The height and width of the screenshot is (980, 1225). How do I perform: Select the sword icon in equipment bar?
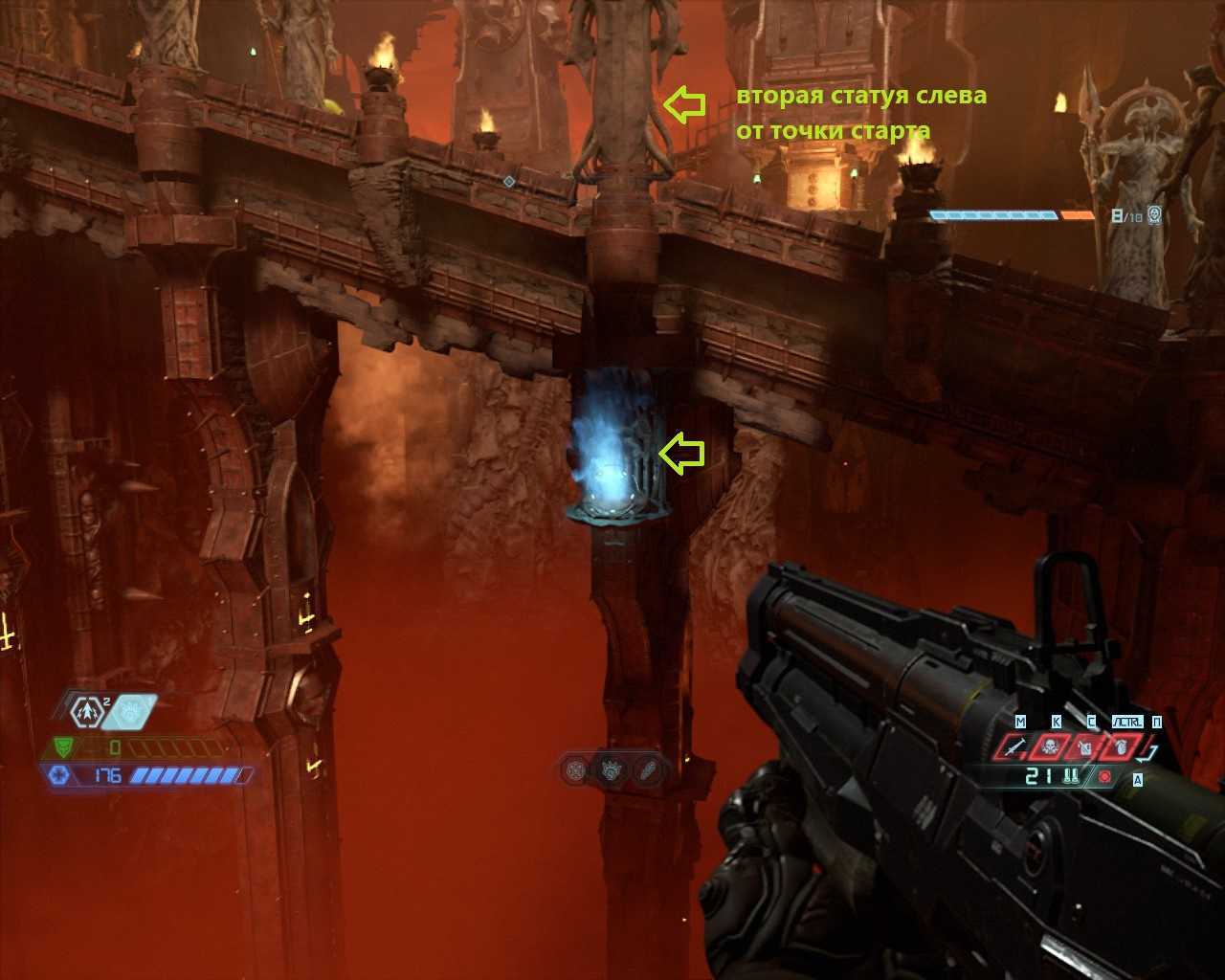point(1014,746)
